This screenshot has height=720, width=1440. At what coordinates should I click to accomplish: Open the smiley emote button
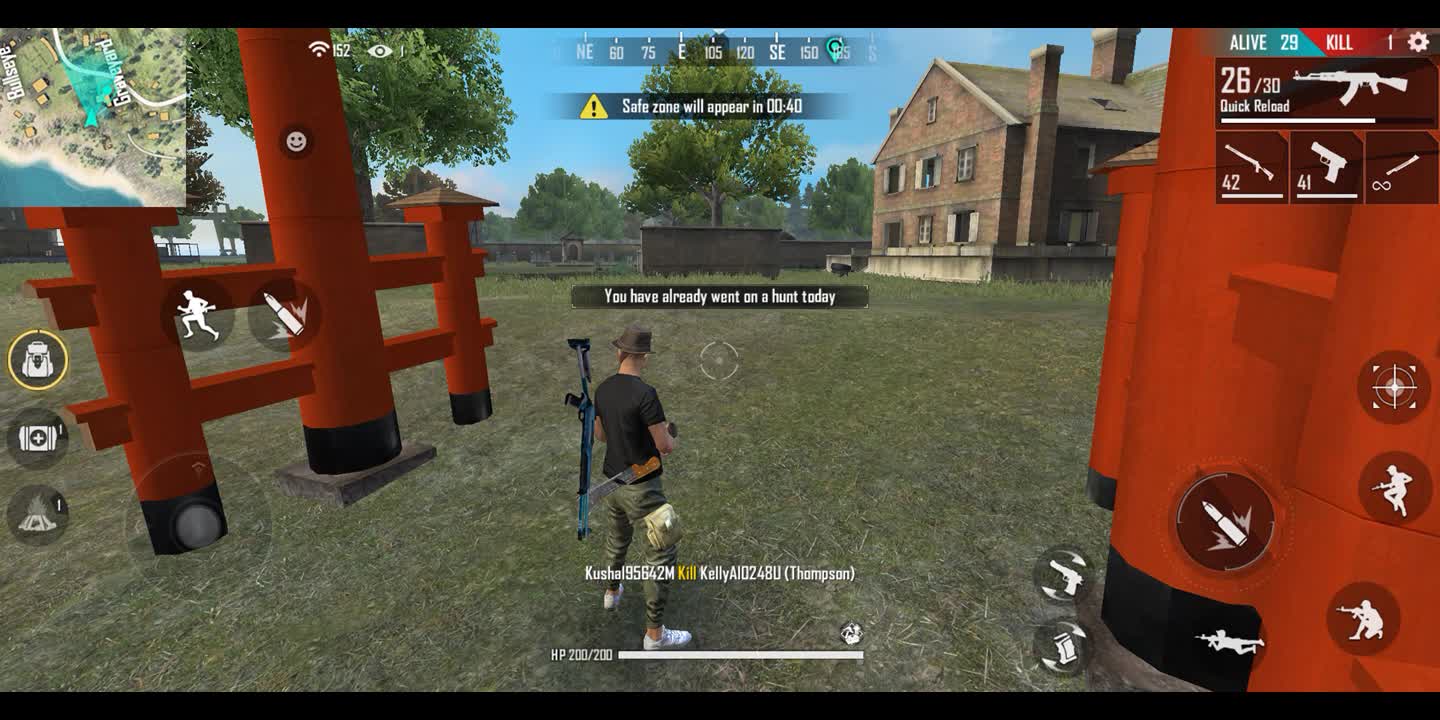click(296, 141)
